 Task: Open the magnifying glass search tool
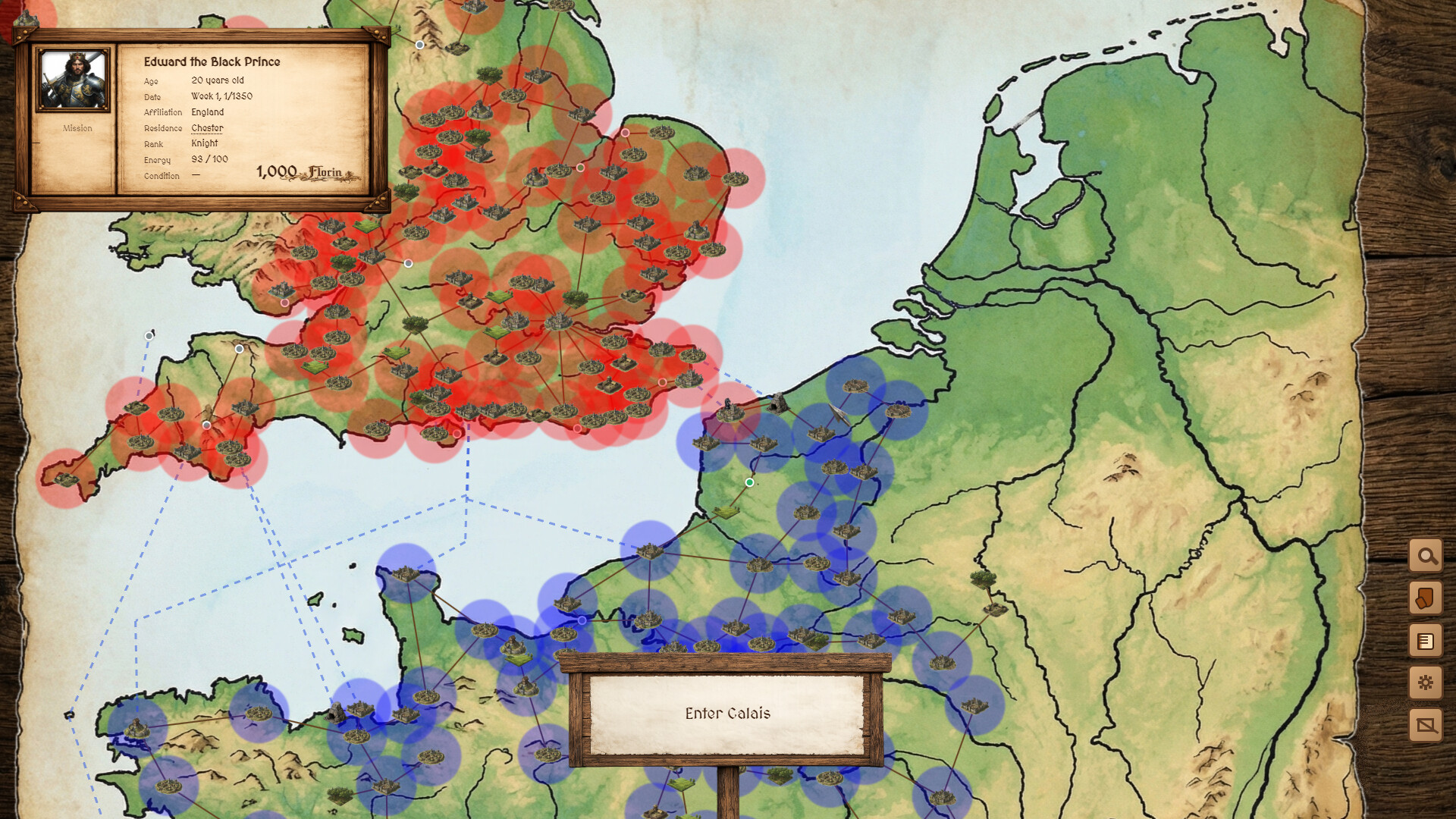tap(1427, 556)
